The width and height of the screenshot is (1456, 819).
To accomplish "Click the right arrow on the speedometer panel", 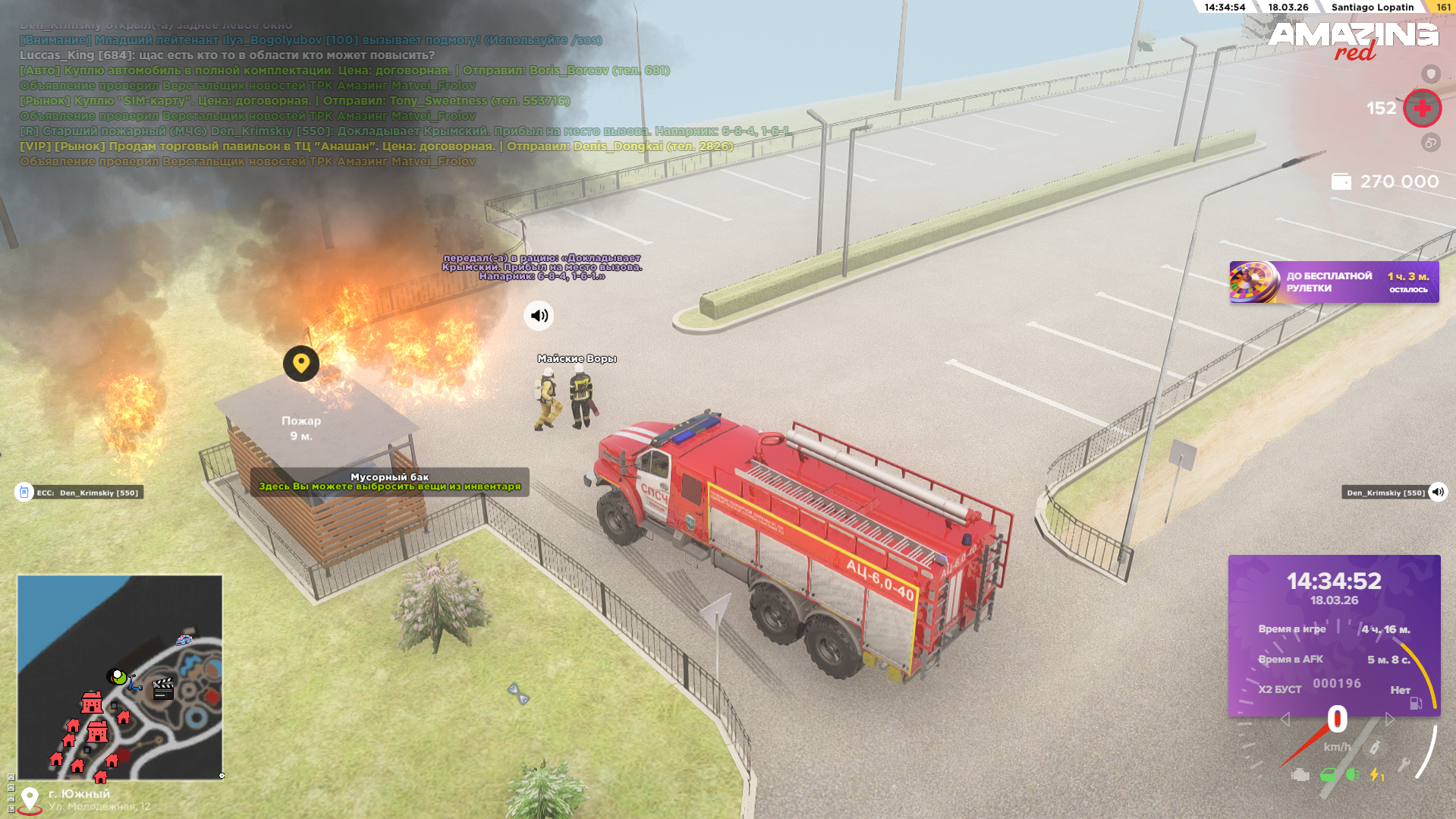I will click(x=1389, y=719).
